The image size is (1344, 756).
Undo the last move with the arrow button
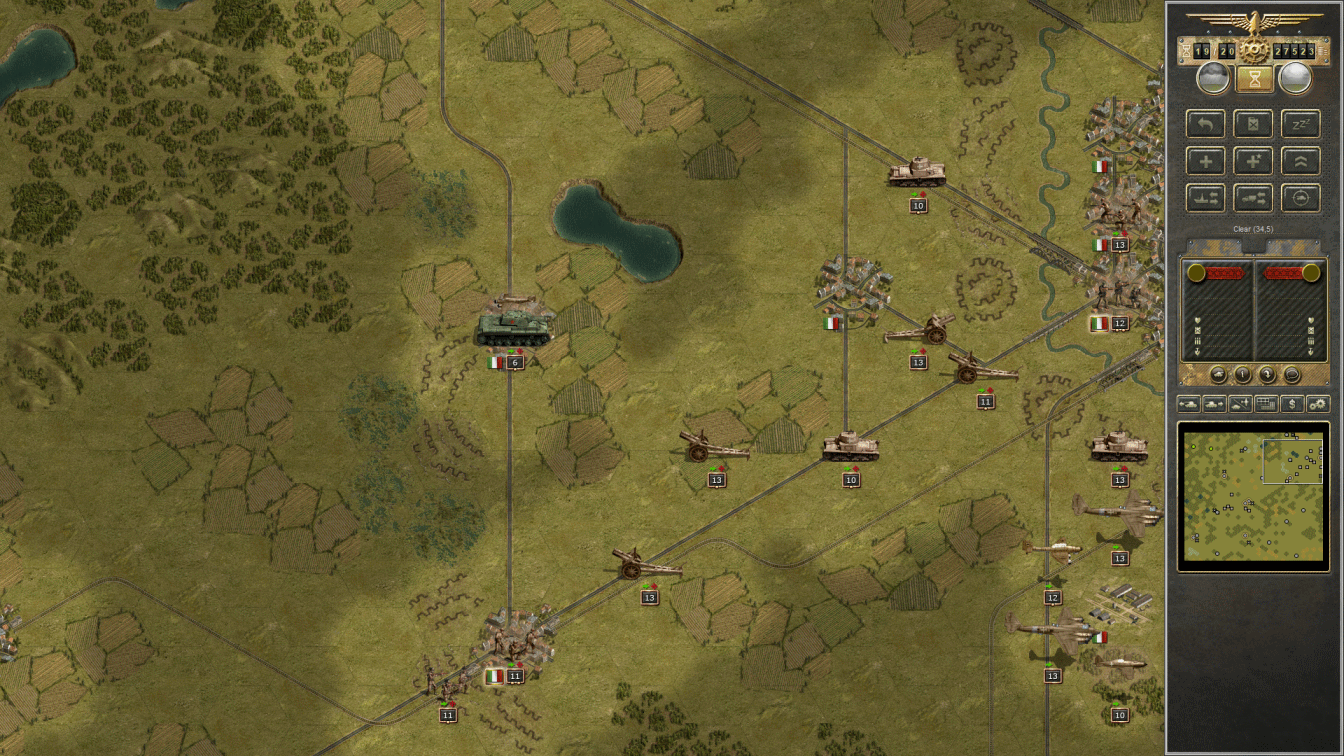click(x=1205, y=124)
